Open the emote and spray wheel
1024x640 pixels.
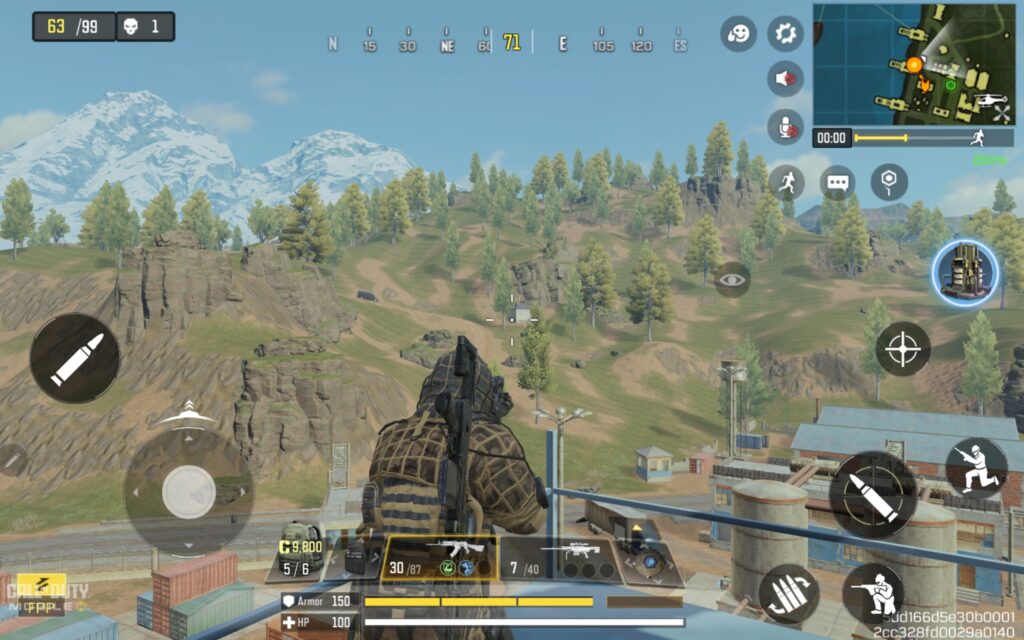coord(738,34)
